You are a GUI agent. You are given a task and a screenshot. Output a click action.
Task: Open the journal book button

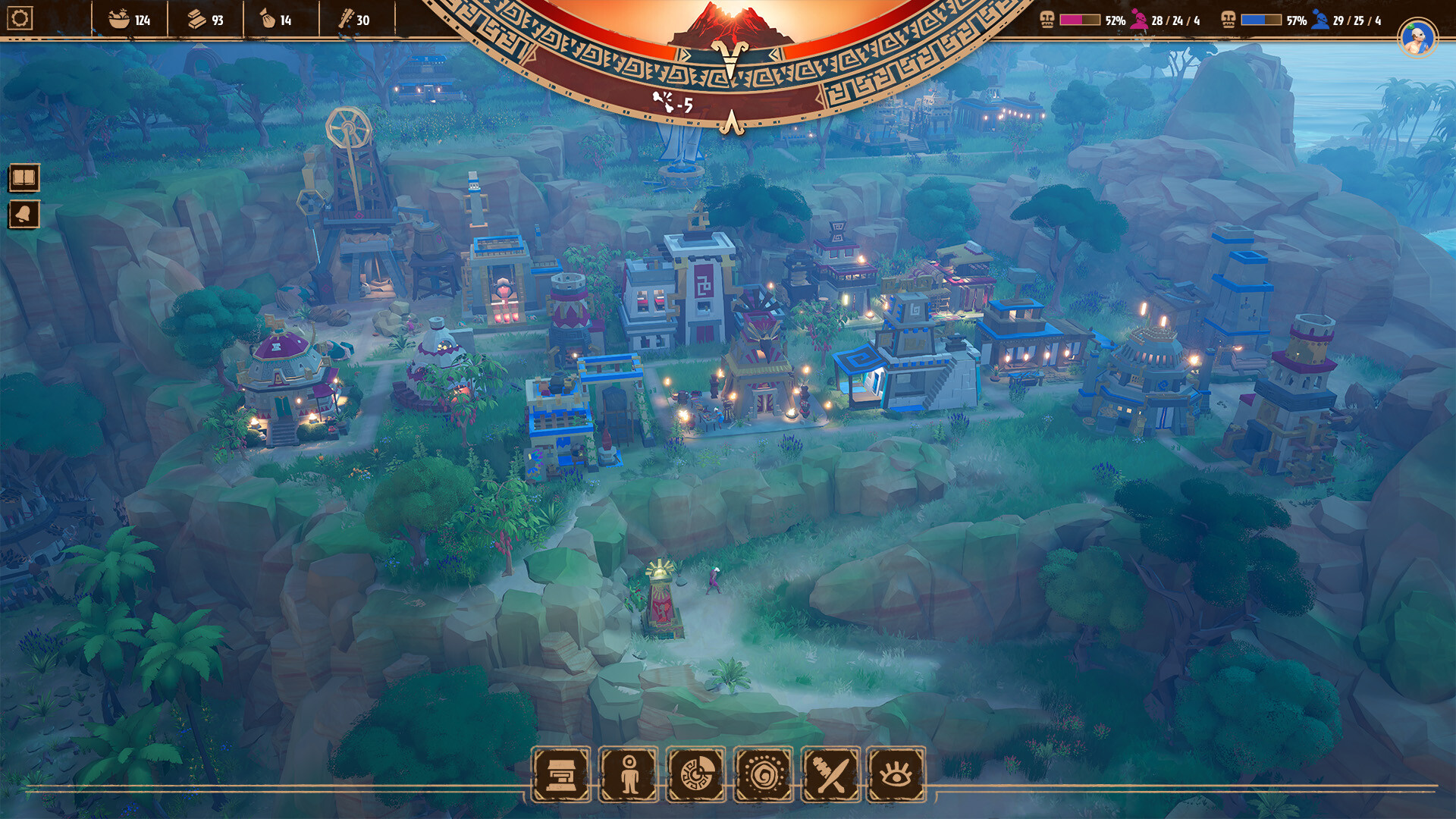tap(24, 179)
